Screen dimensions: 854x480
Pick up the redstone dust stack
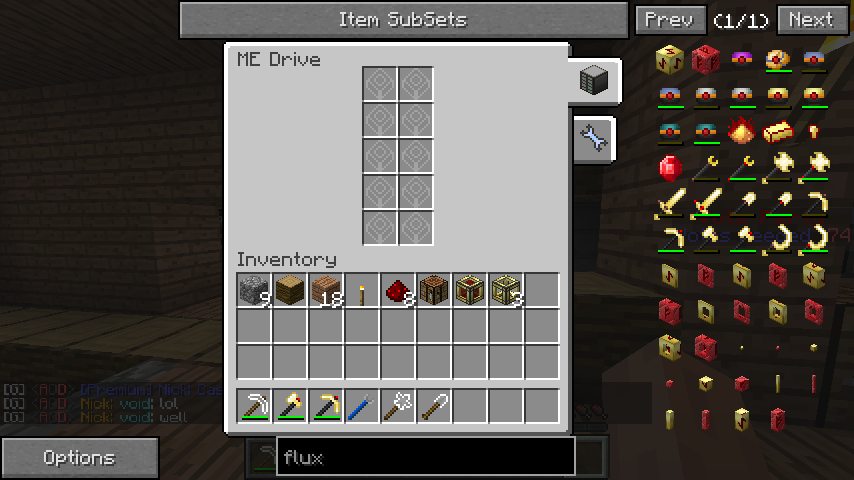pos(398,290)
